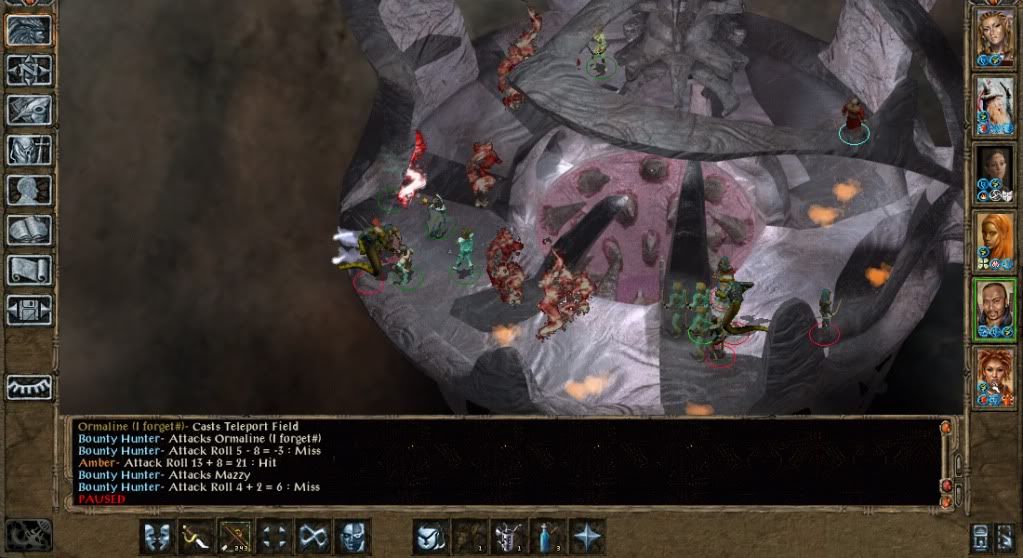Select the orange-hooded woman's portrait
This screenshot has height=558, width=1023.
pyautogui.click(x=995, y=237)
